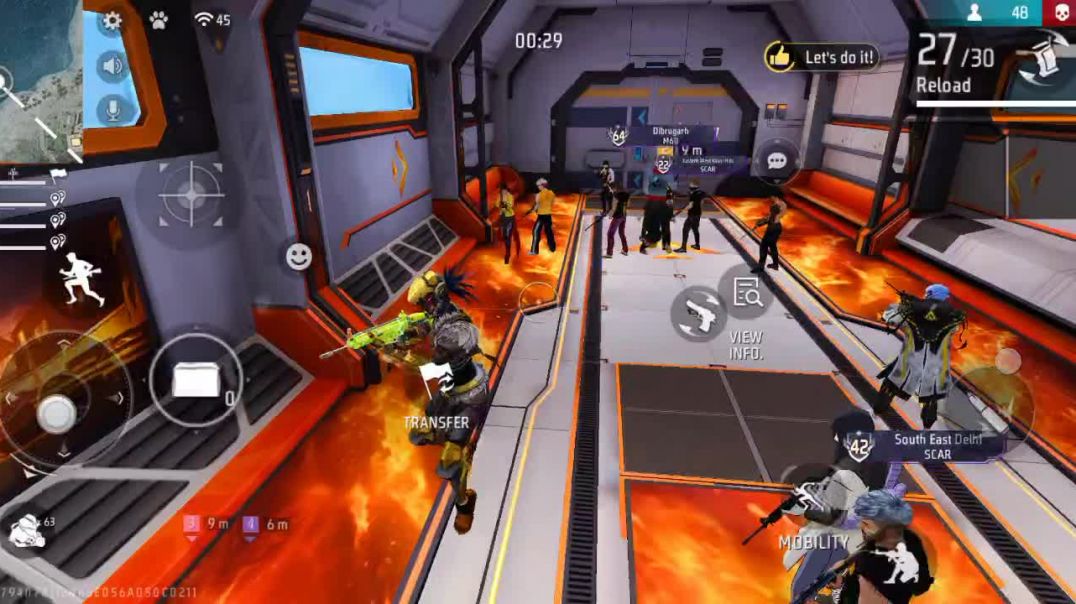Toggle the speaker sound button
The image size is (1076, 604).
112,66
